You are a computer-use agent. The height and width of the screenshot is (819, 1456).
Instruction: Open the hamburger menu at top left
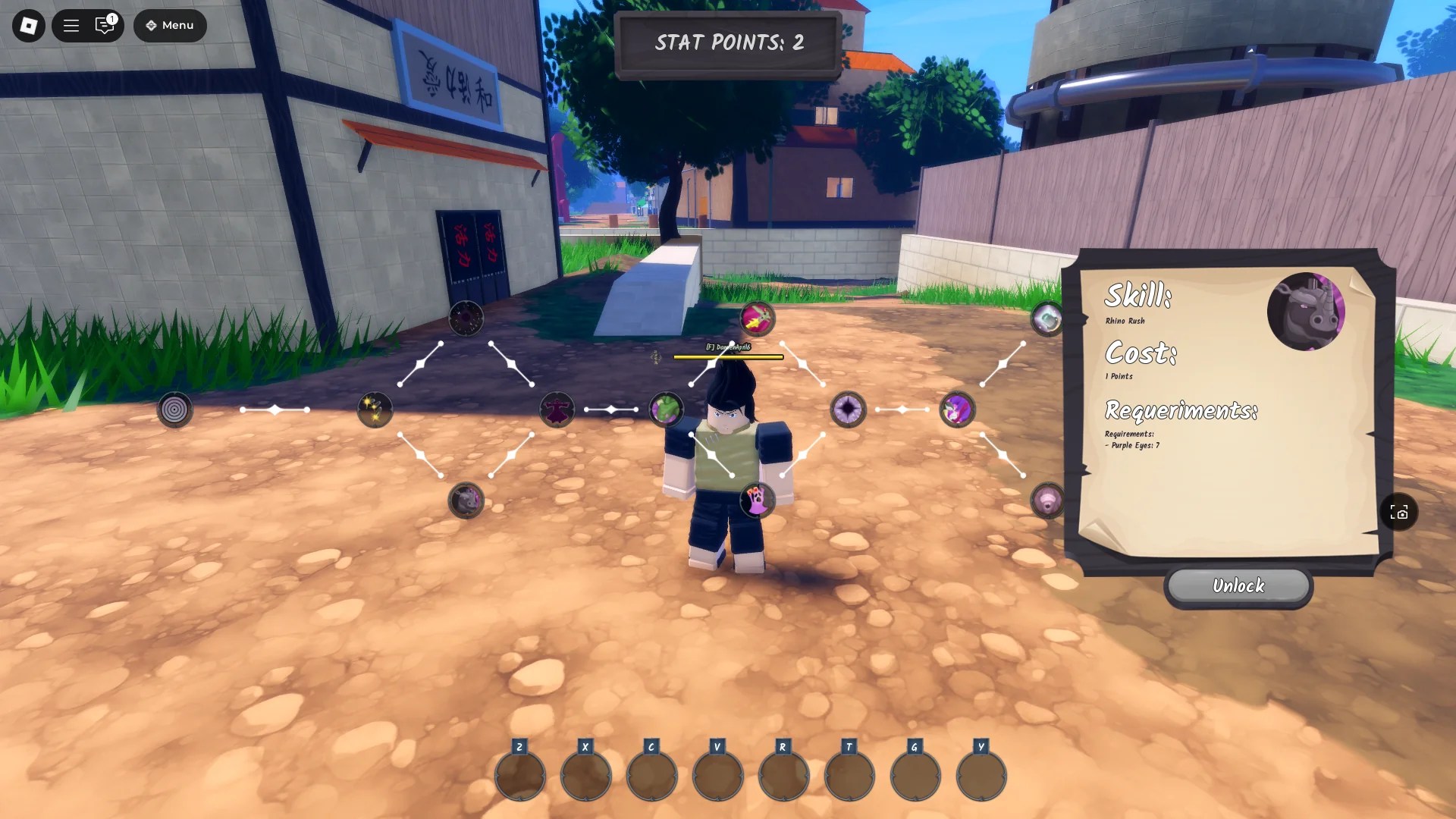pos(71,25)
